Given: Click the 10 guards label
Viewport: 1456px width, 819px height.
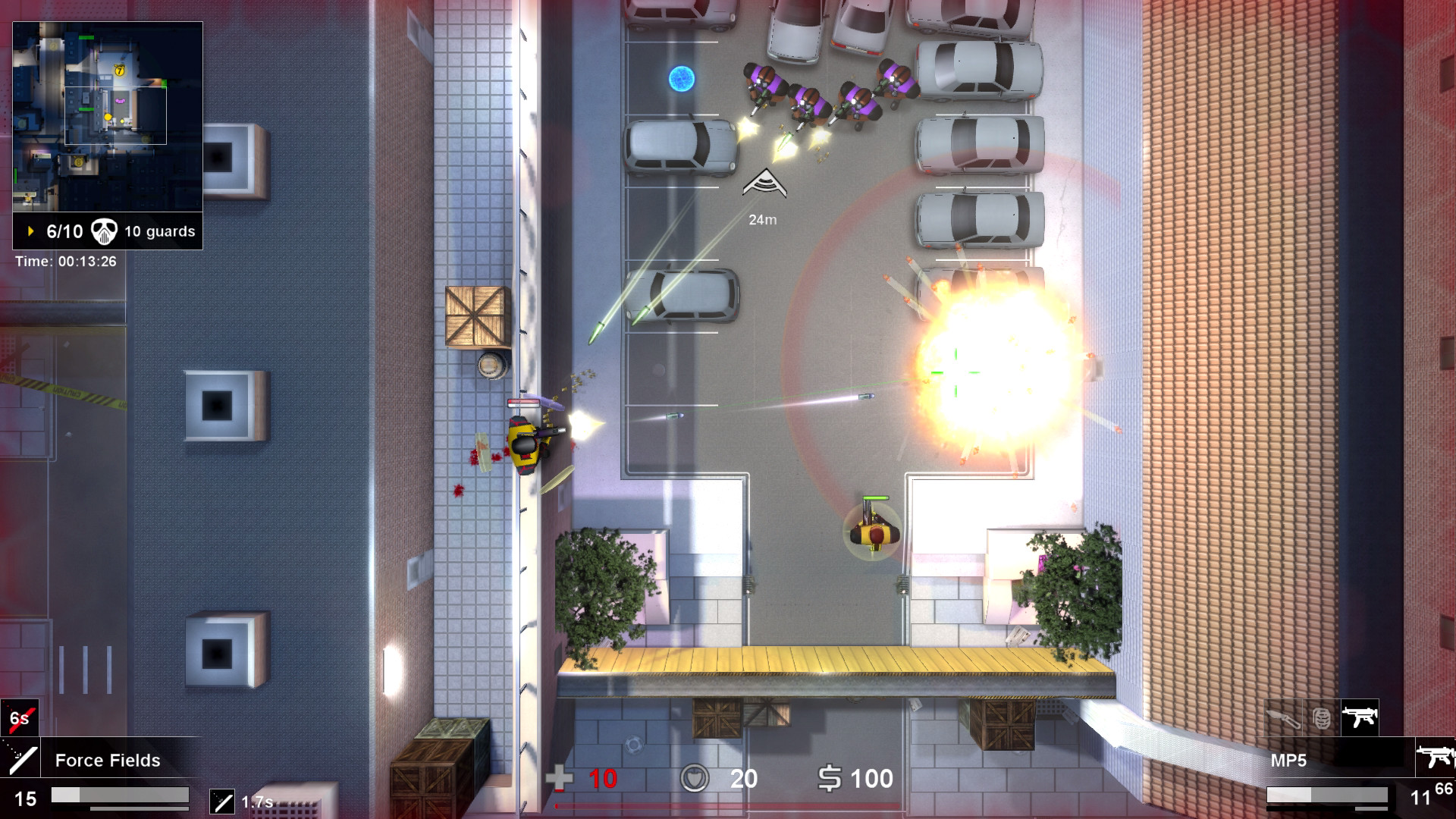Looking at the screenshot, I should (159, 231).
